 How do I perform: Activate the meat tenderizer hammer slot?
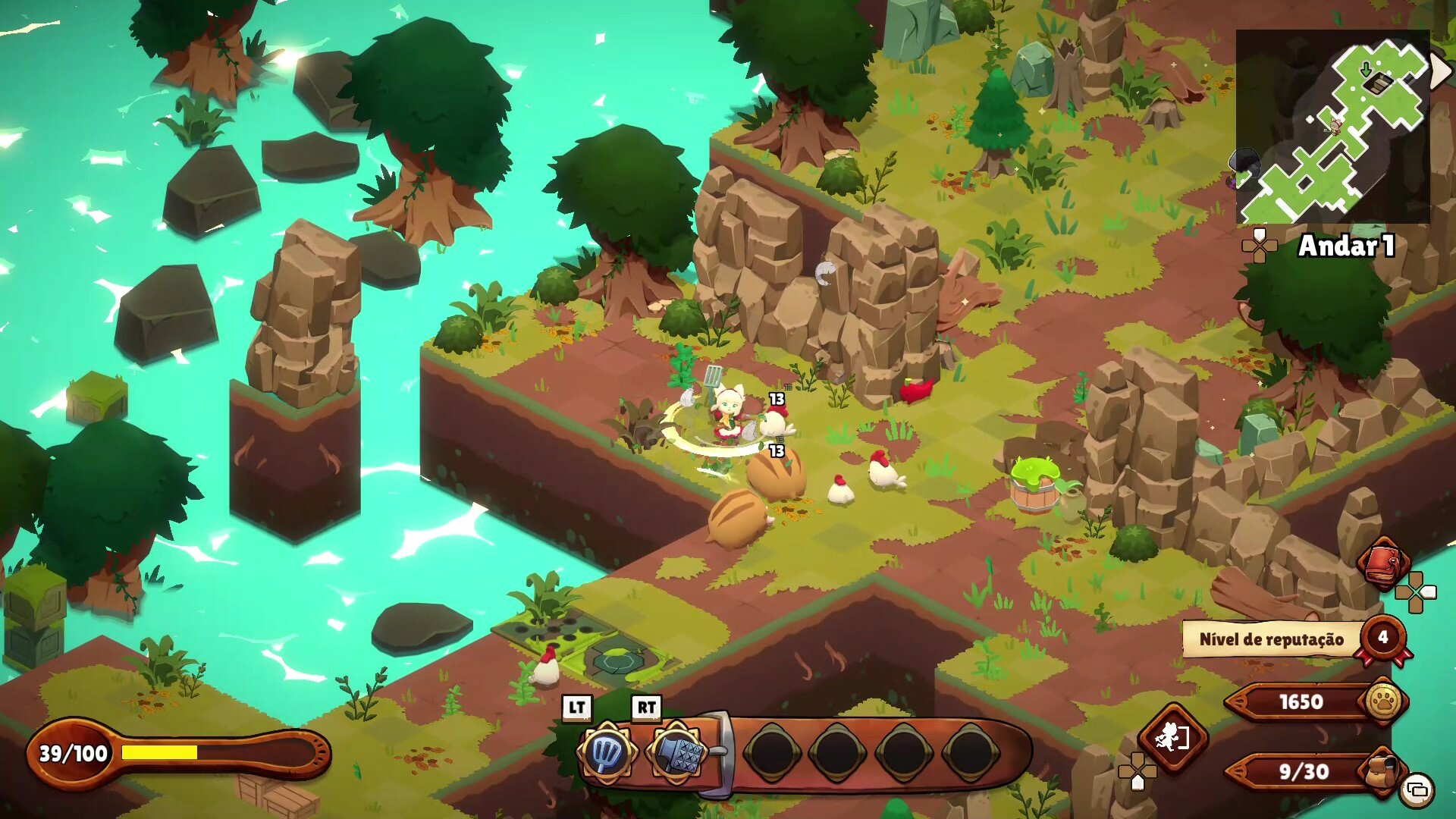point(676,752)
